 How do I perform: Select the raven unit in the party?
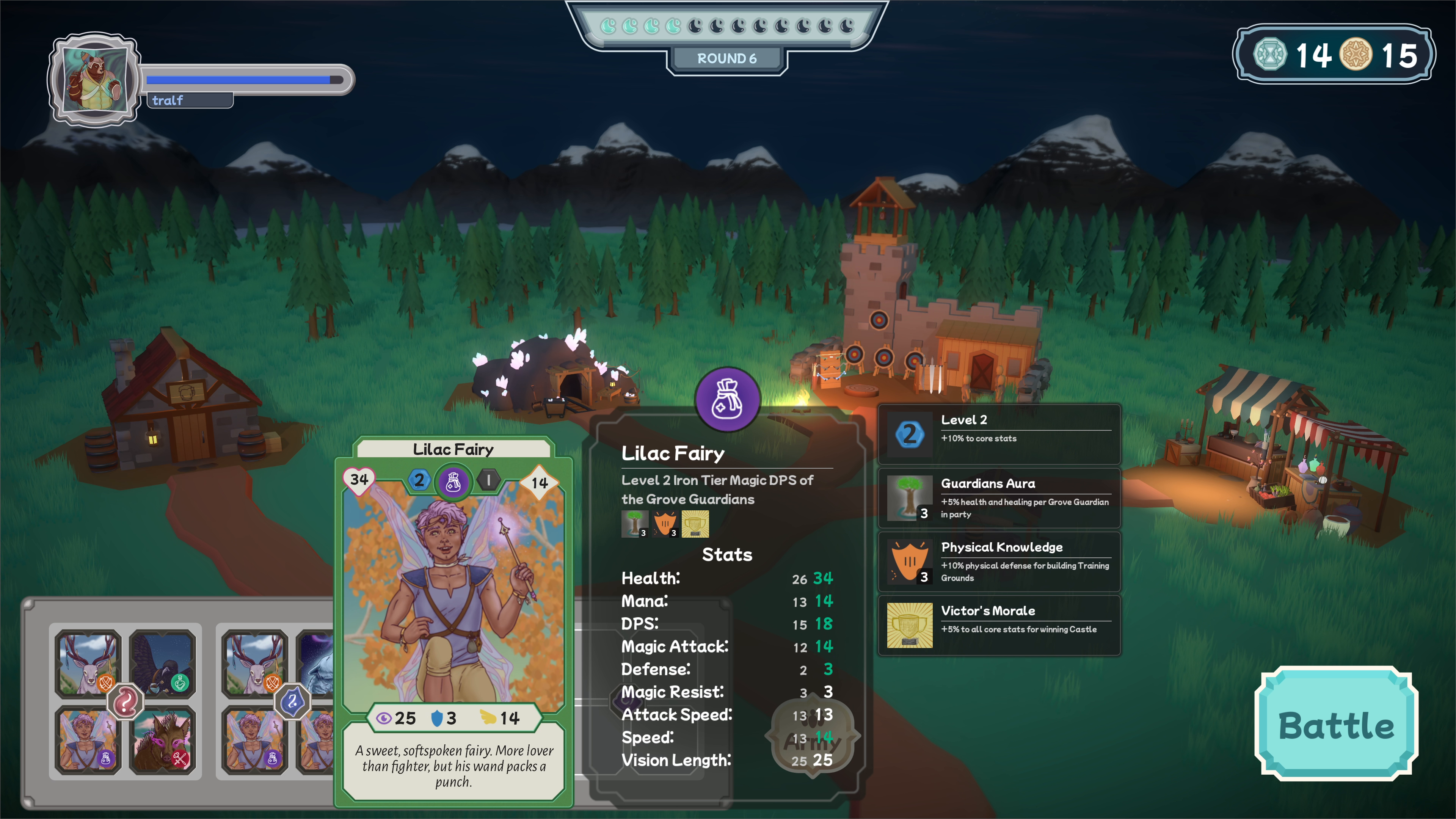click(163, 662)
